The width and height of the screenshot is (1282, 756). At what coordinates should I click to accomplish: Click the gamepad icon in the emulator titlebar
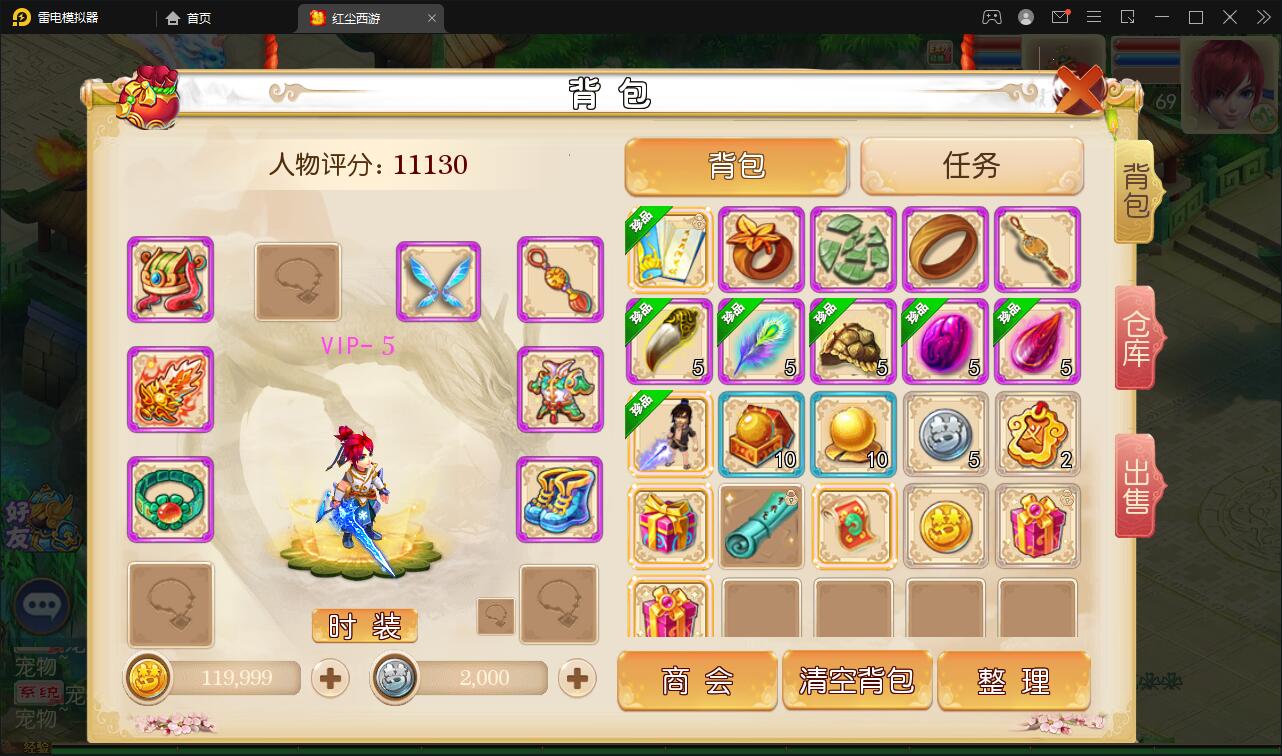[991, 17]
